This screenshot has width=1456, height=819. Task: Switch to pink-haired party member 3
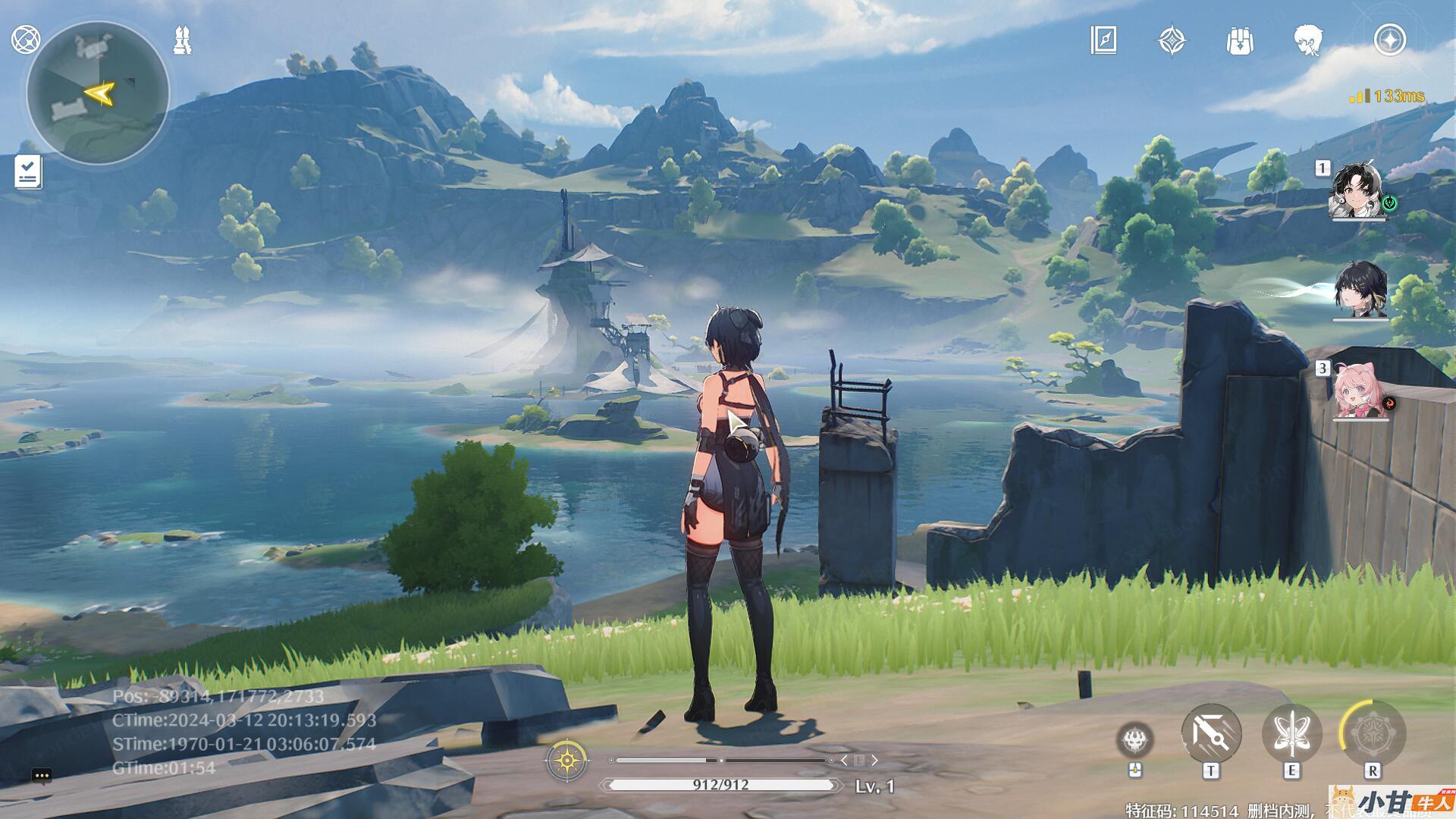pyautogui.click(x=1360, y=392)
